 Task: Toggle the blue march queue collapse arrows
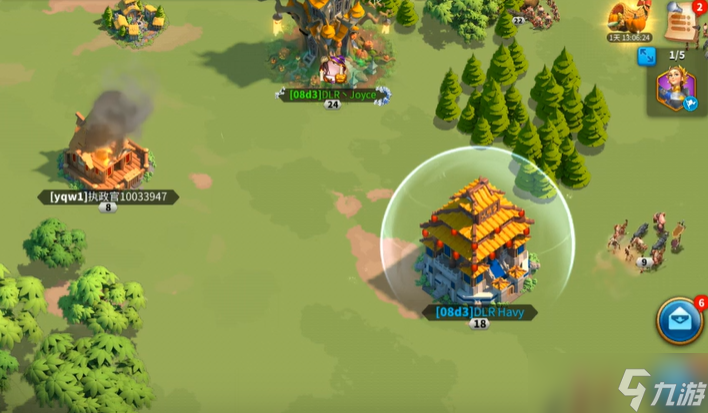(x=647, y=54)
